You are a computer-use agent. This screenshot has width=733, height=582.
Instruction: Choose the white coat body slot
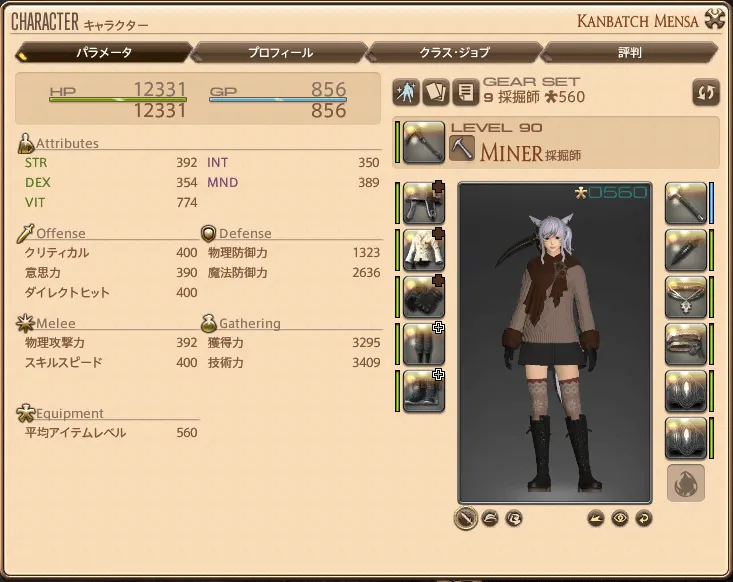click(424, 250)
